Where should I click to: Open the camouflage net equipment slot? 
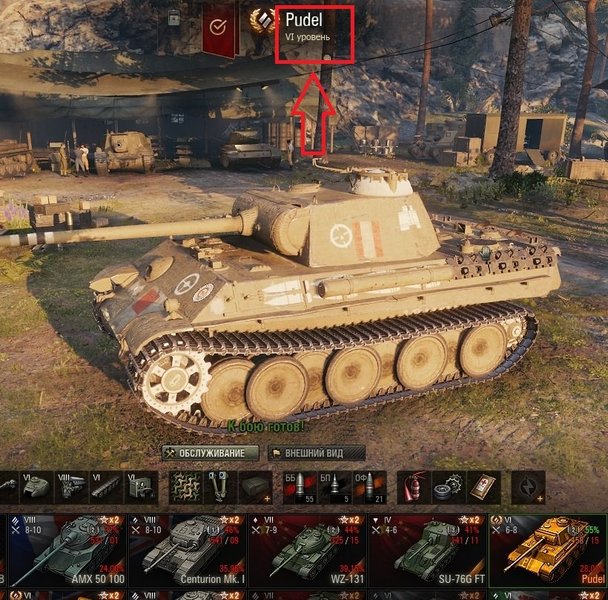tap(182, 486)
